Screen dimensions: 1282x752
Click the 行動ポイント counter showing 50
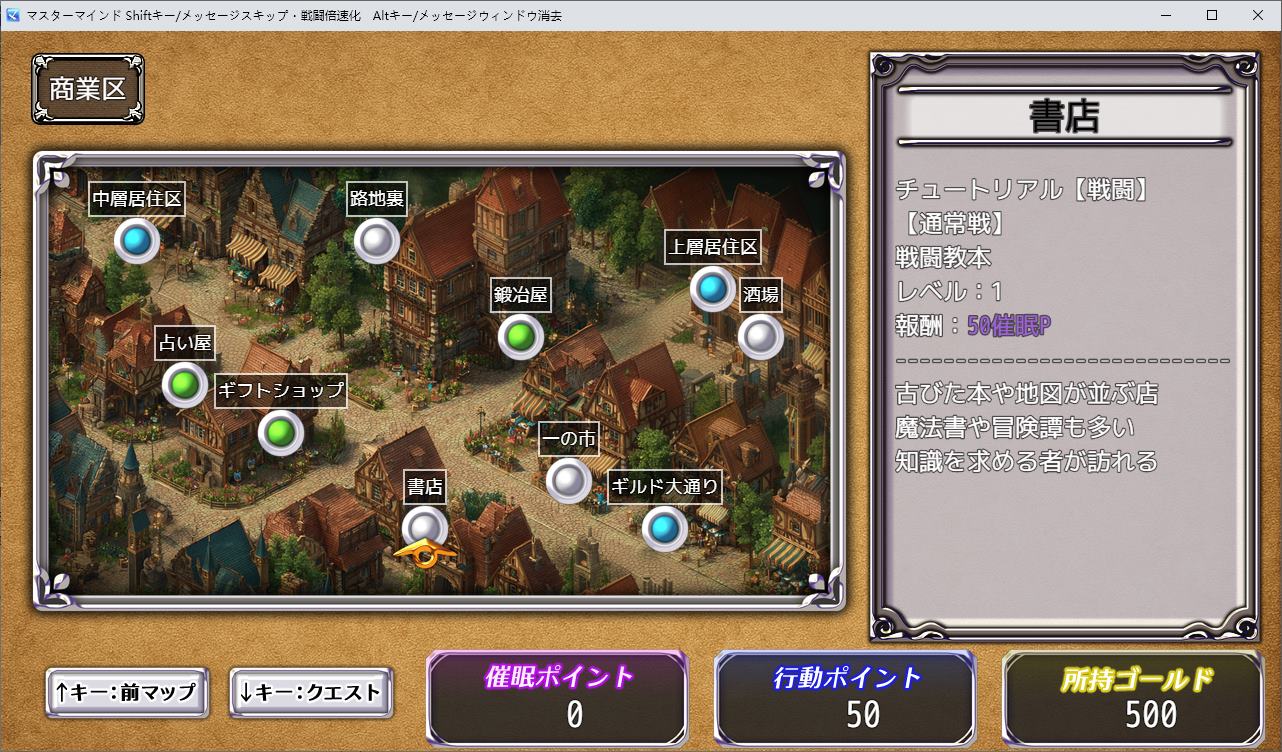point(845,697)
